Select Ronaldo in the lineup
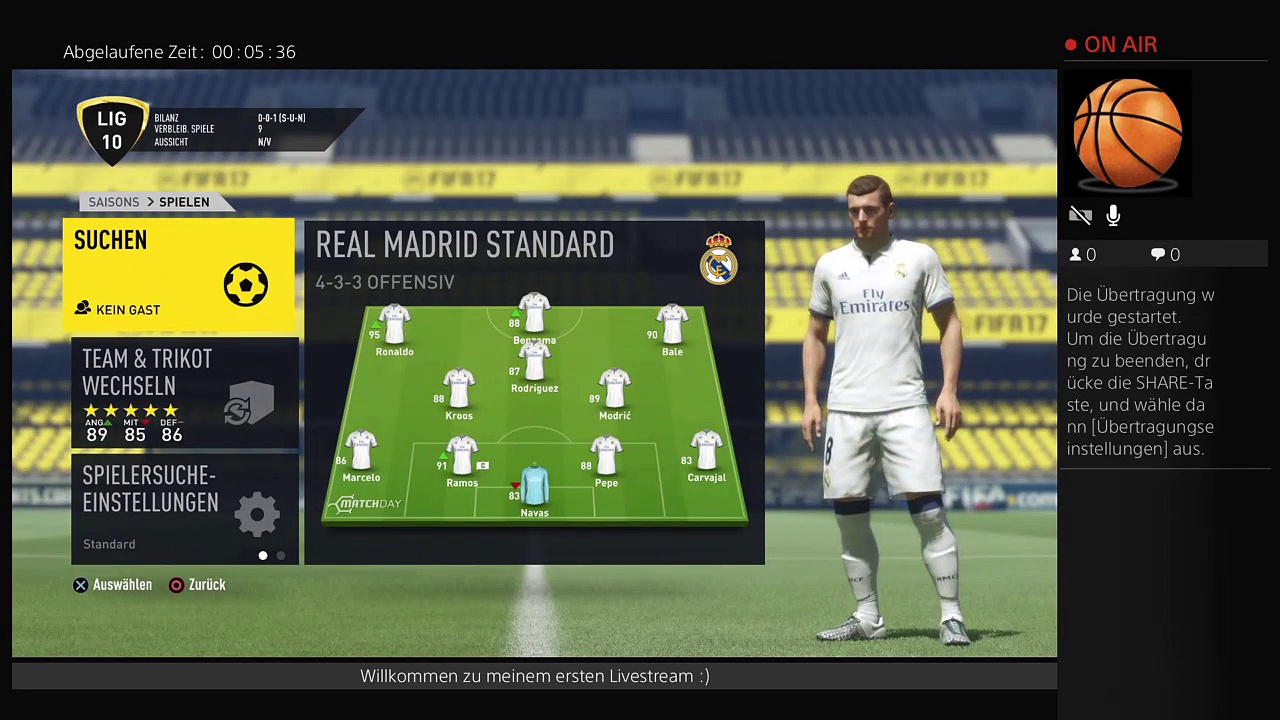This screenshot has width=1280, height=720. click(394, 329)
